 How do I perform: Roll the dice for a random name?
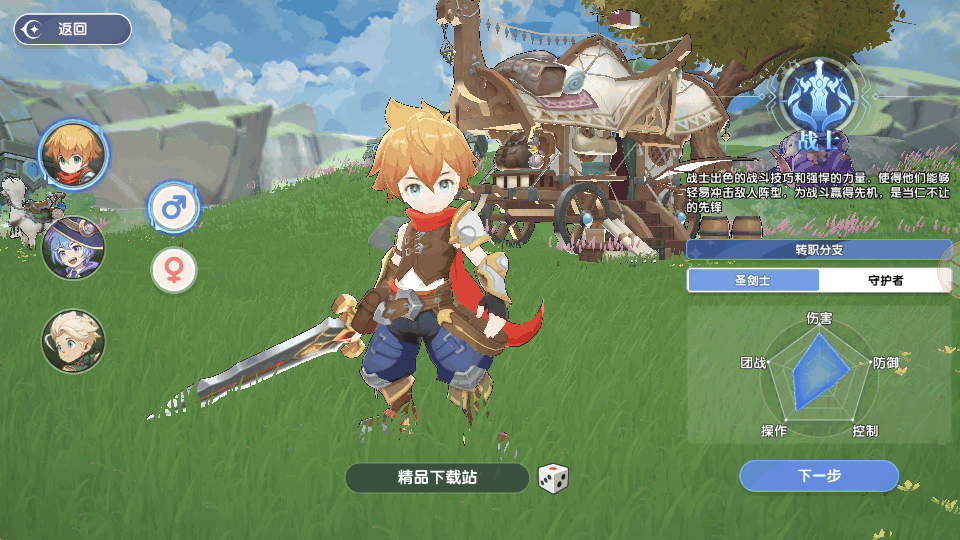[x=553, y=479]
